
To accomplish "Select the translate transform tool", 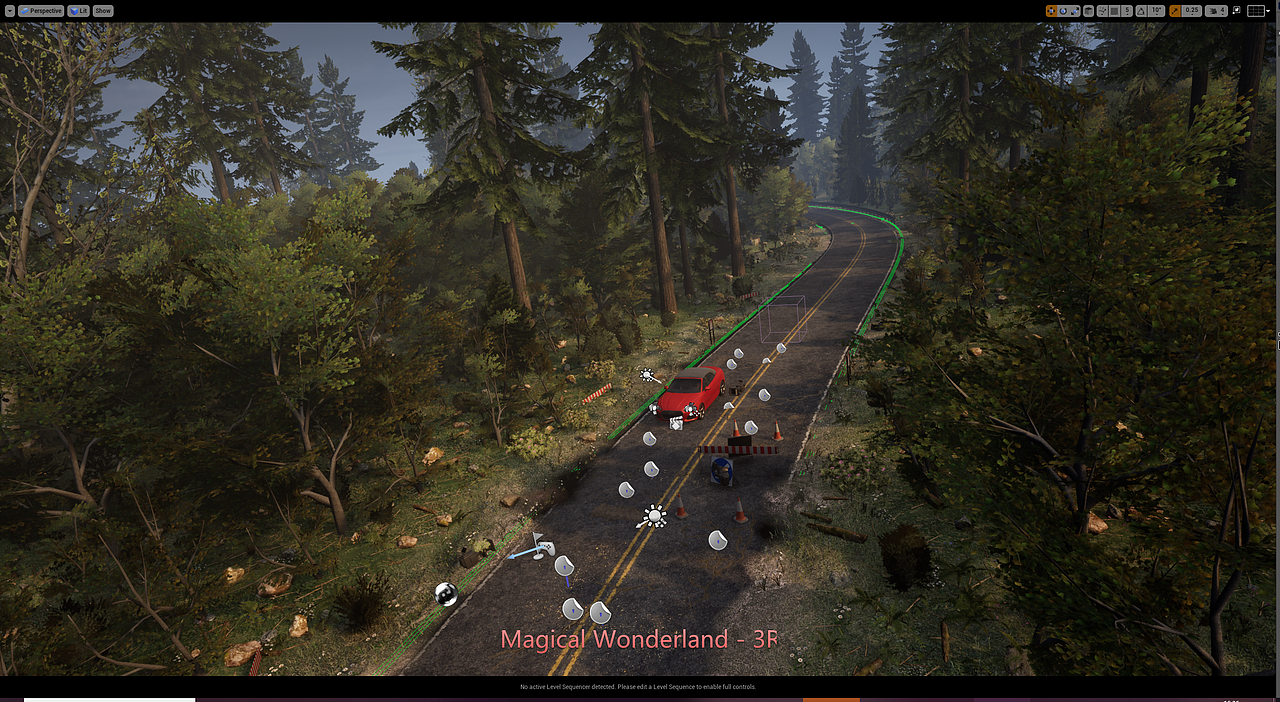I will click(x=1051, y=11).
